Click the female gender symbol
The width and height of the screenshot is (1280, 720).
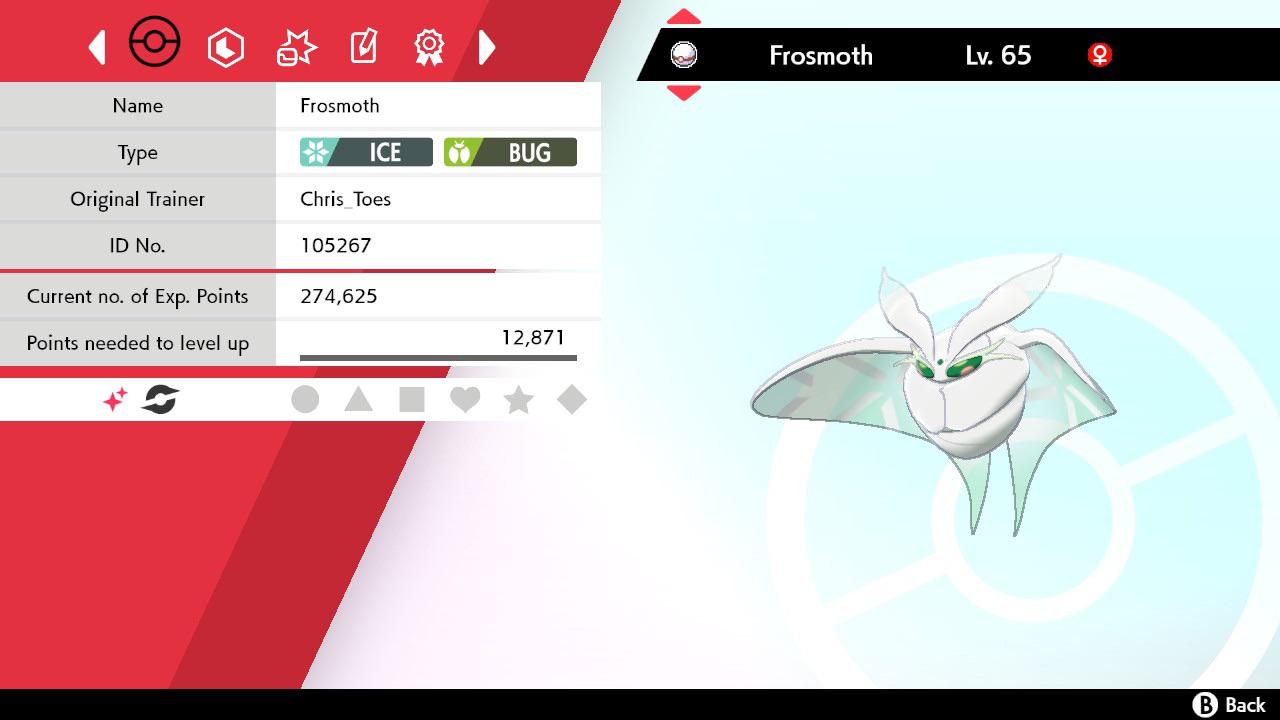tap(1099, 55)
